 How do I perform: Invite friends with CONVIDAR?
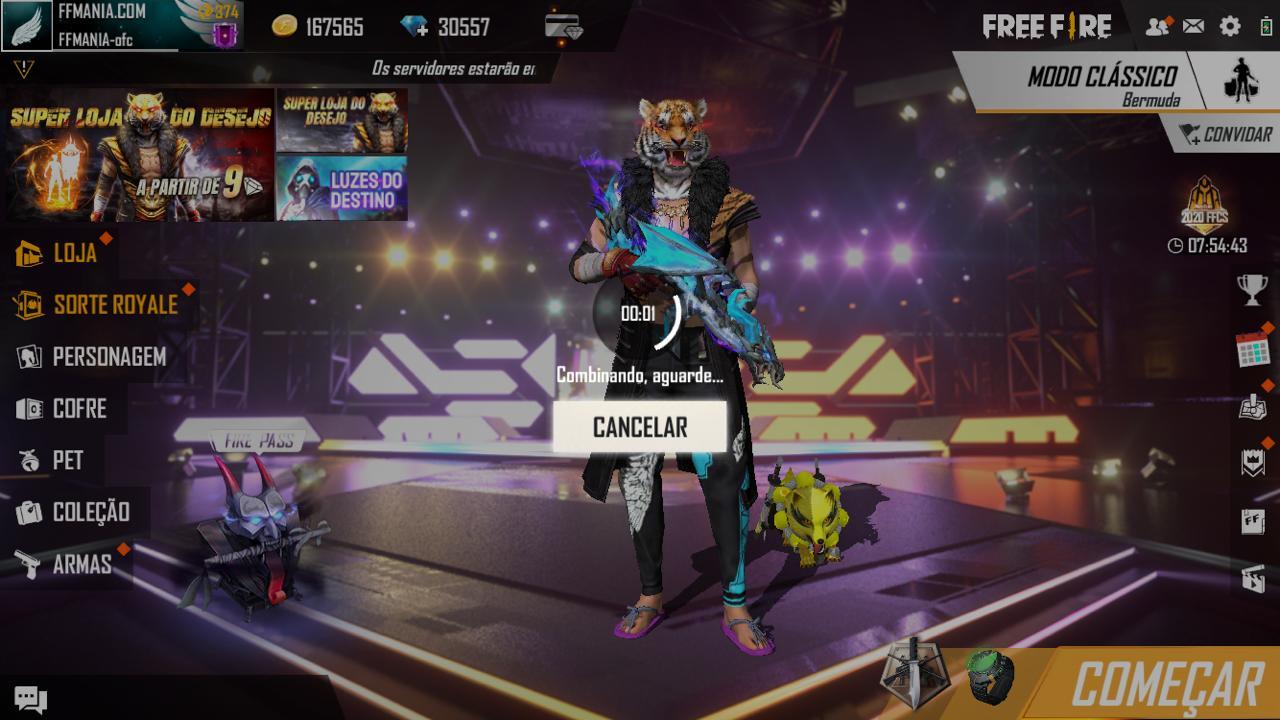click(x=1224, y=135)
